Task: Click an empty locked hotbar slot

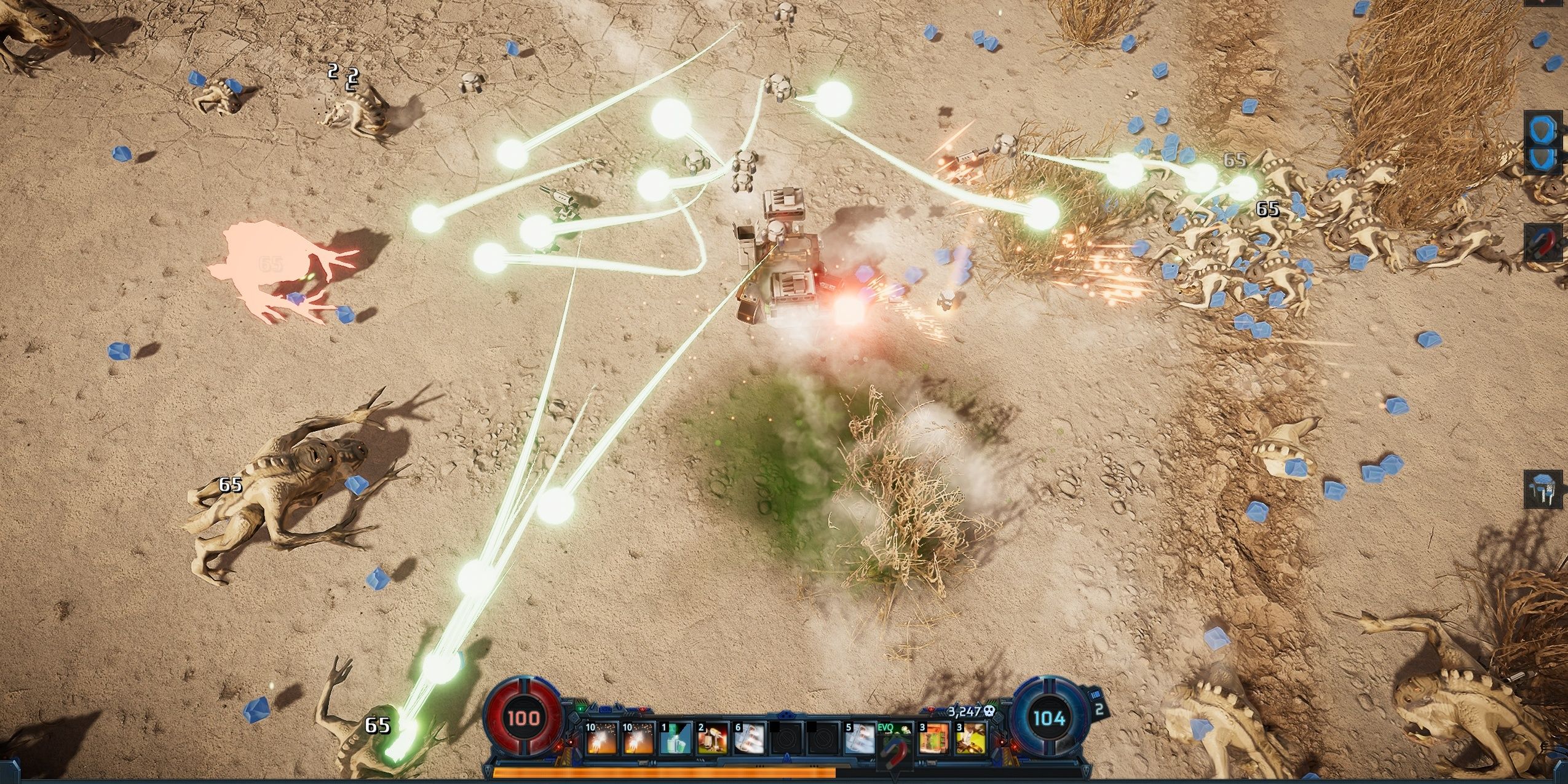Action: click(x=786, y=740)
